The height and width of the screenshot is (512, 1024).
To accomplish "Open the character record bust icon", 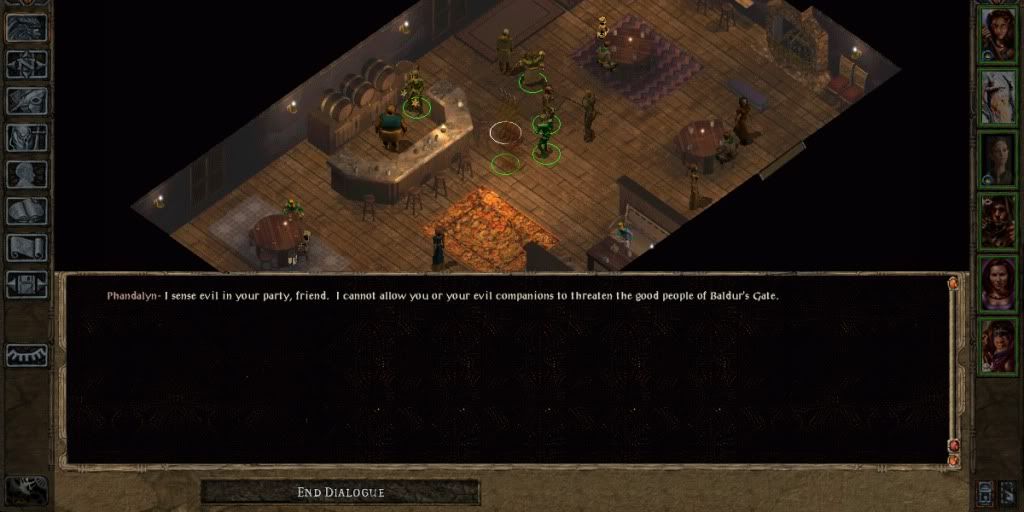I will [27, 174].
